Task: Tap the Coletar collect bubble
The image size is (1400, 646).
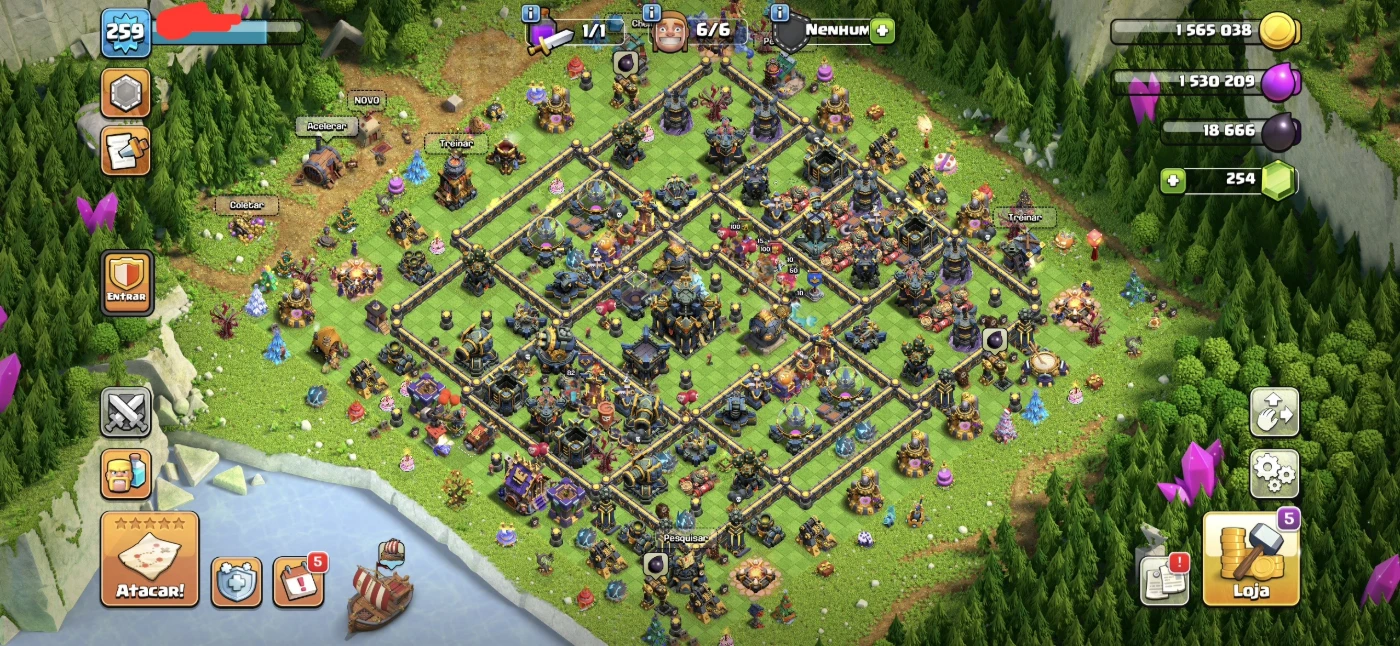Action: point(247,205)
